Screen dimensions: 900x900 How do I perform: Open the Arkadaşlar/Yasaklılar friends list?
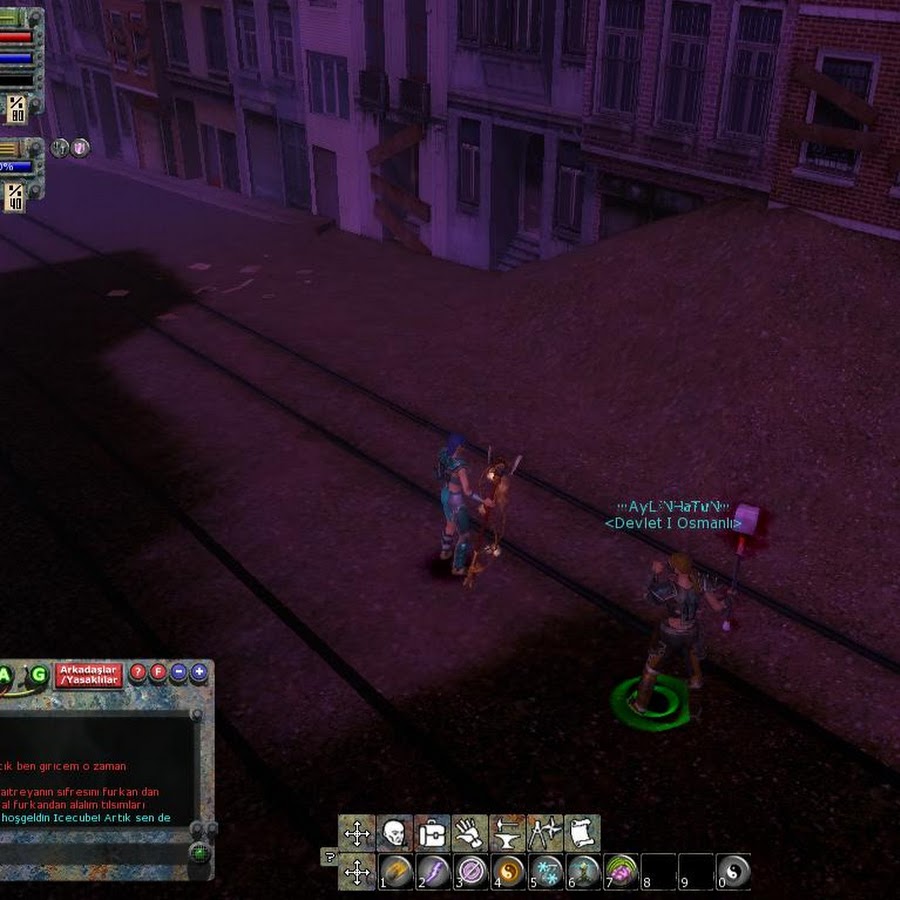point(89,674)
